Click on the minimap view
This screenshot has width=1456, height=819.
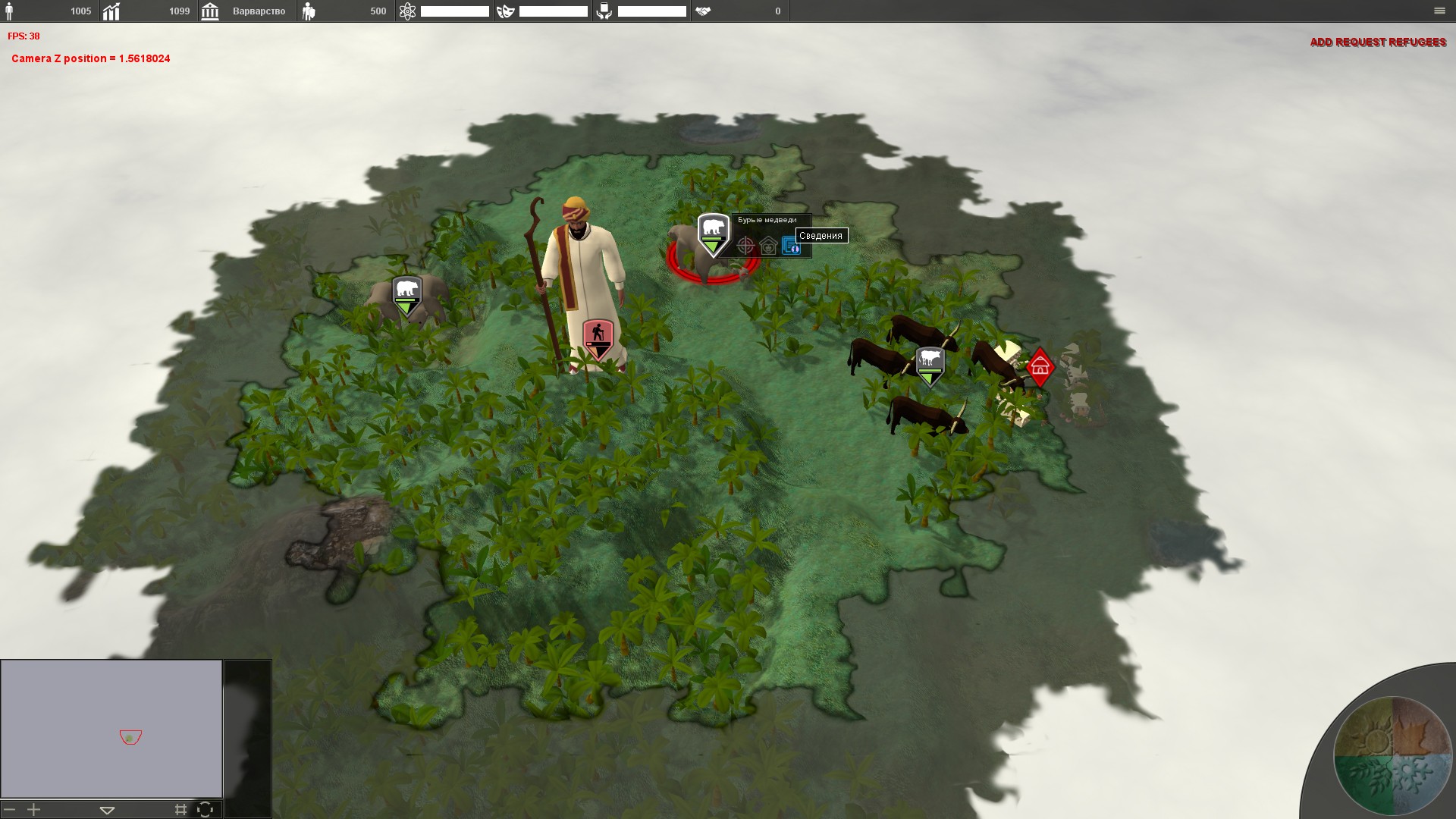(111, 728)
